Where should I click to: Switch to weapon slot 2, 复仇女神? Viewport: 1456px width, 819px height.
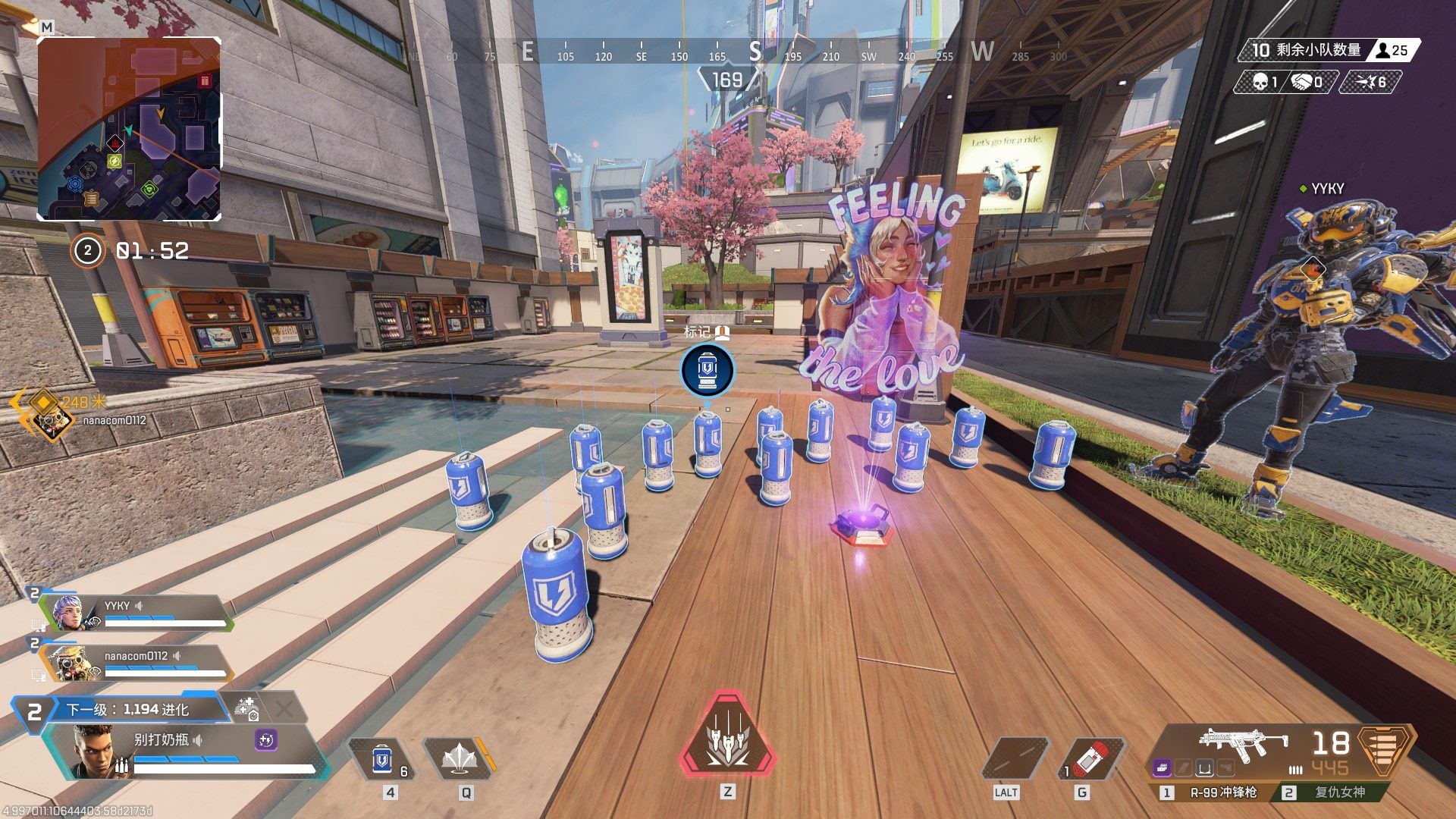click(1340, 792)
